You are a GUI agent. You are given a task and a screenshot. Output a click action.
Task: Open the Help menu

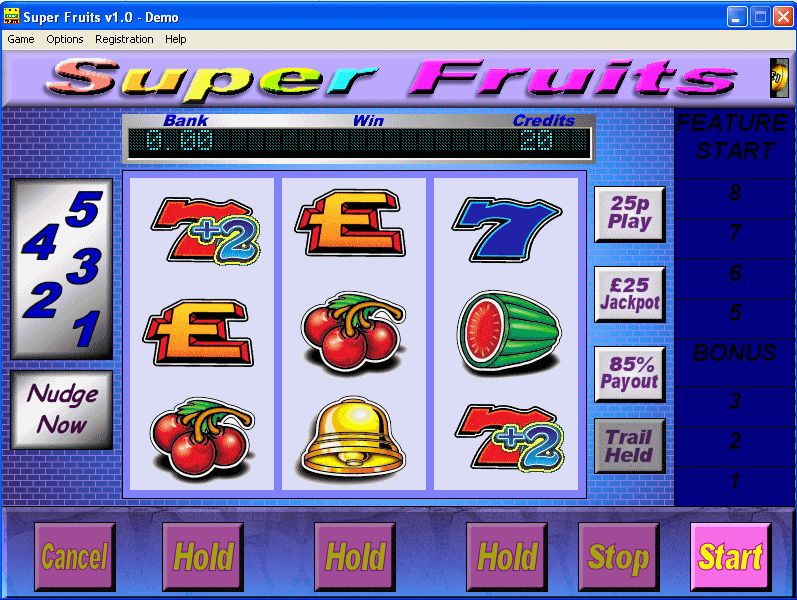[176, 39]
